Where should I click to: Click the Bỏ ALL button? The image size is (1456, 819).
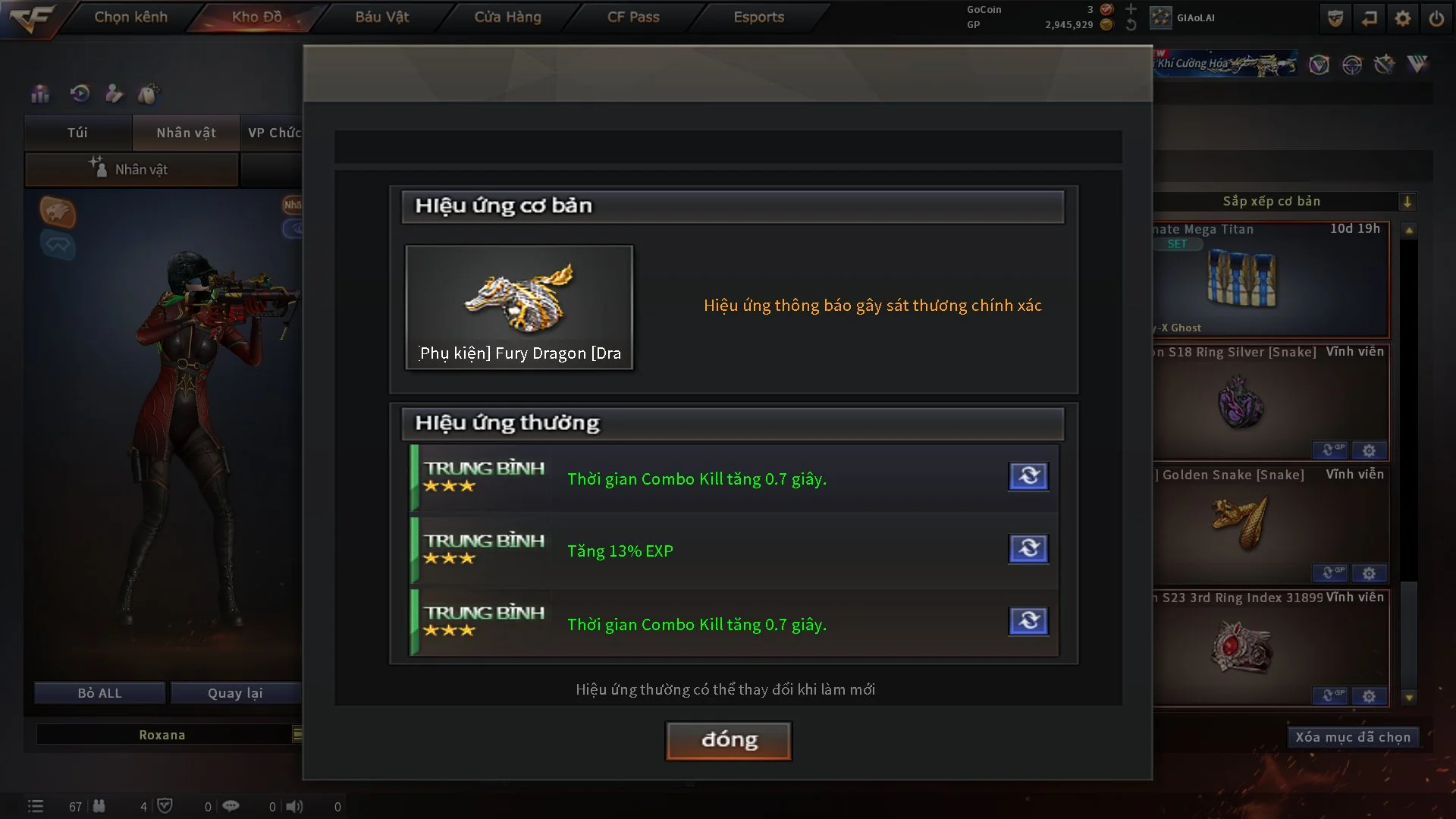[99, 693]
